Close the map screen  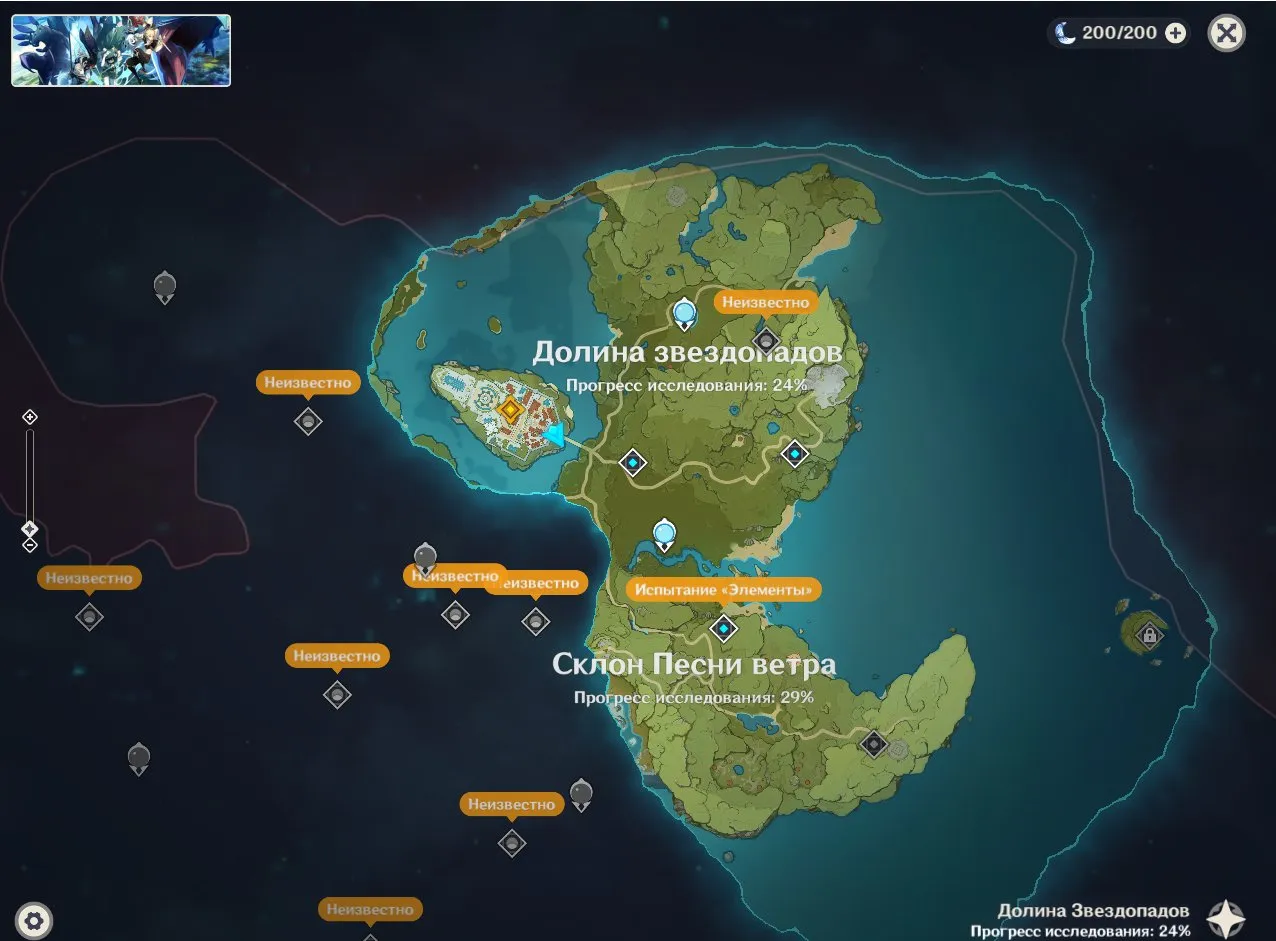1226,33
